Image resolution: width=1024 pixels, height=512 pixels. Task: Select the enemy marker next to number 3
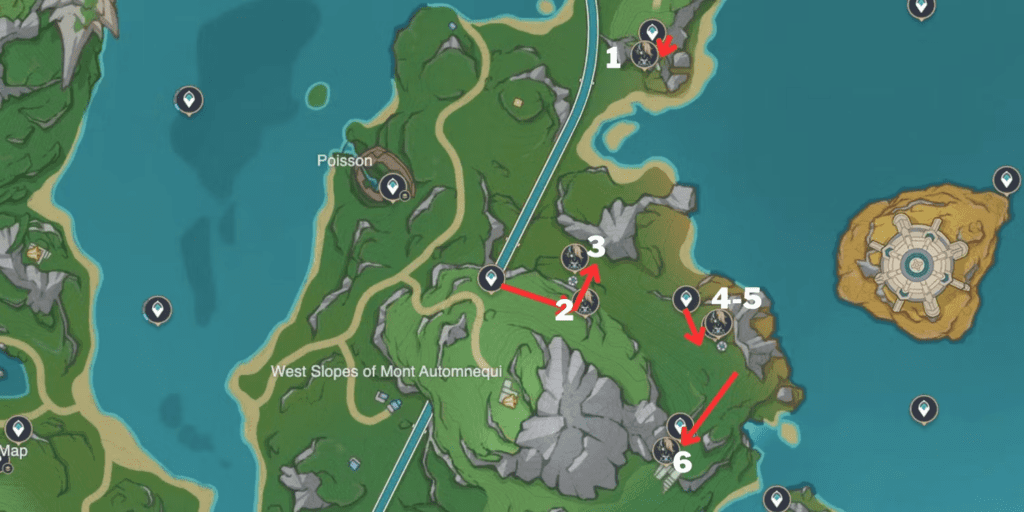(x=575, y=257)
